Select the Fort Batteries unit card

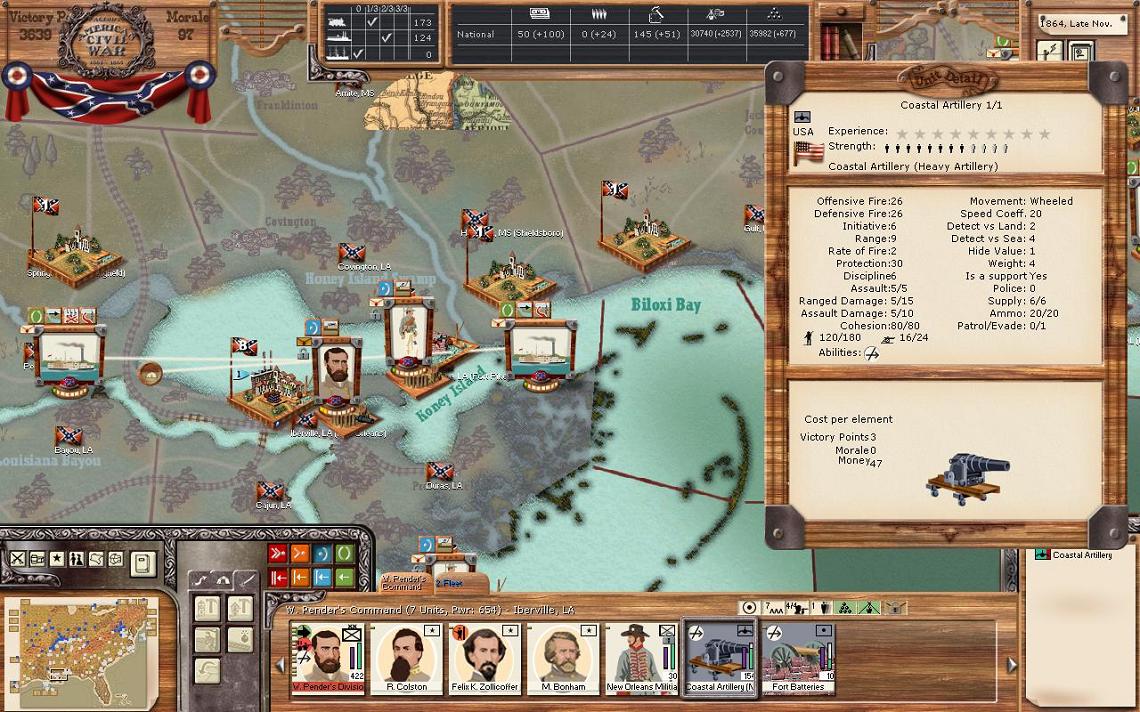tap(798, 657)
